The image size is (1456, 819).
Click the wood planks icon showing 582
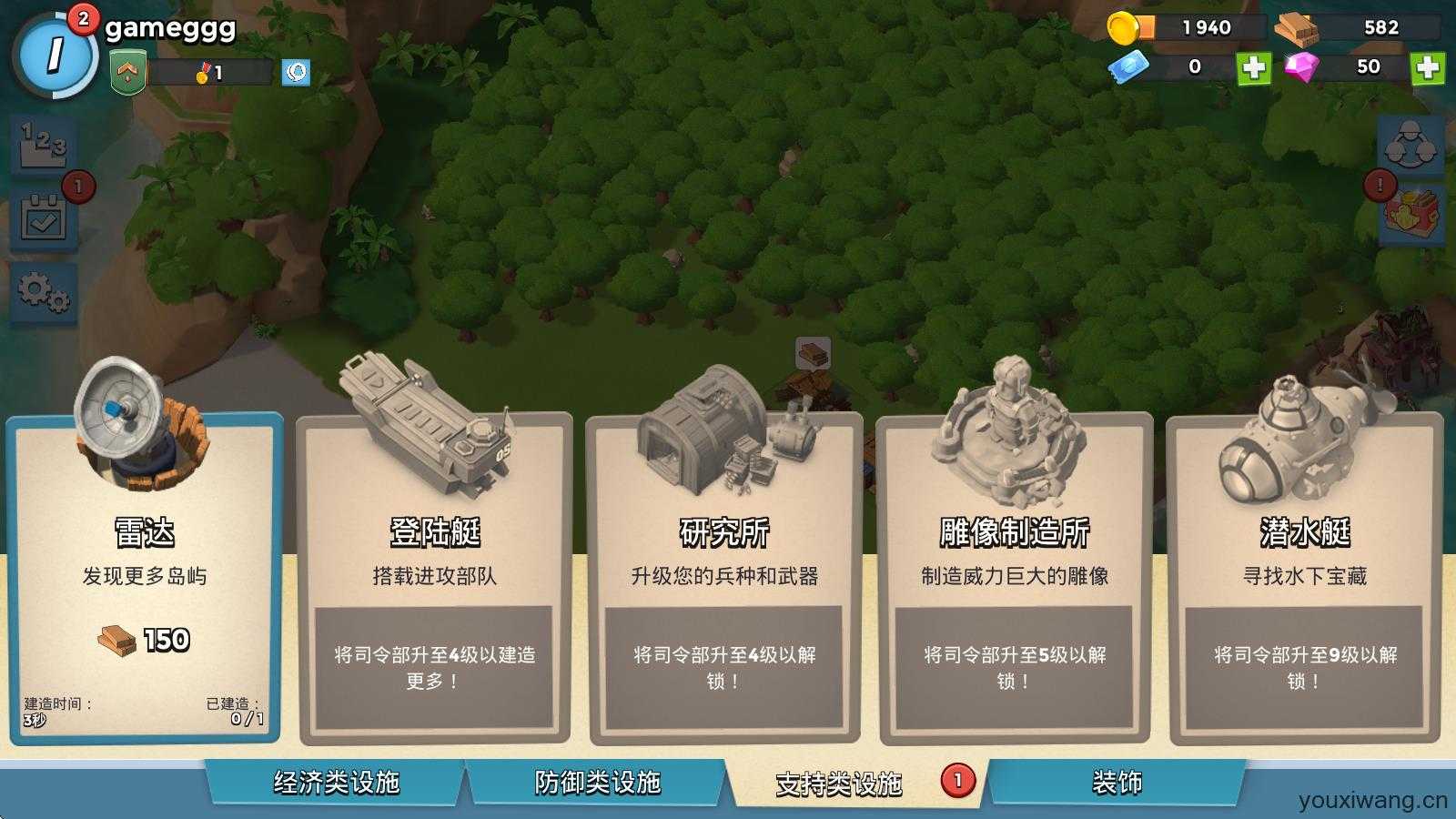click(1296, 27)
